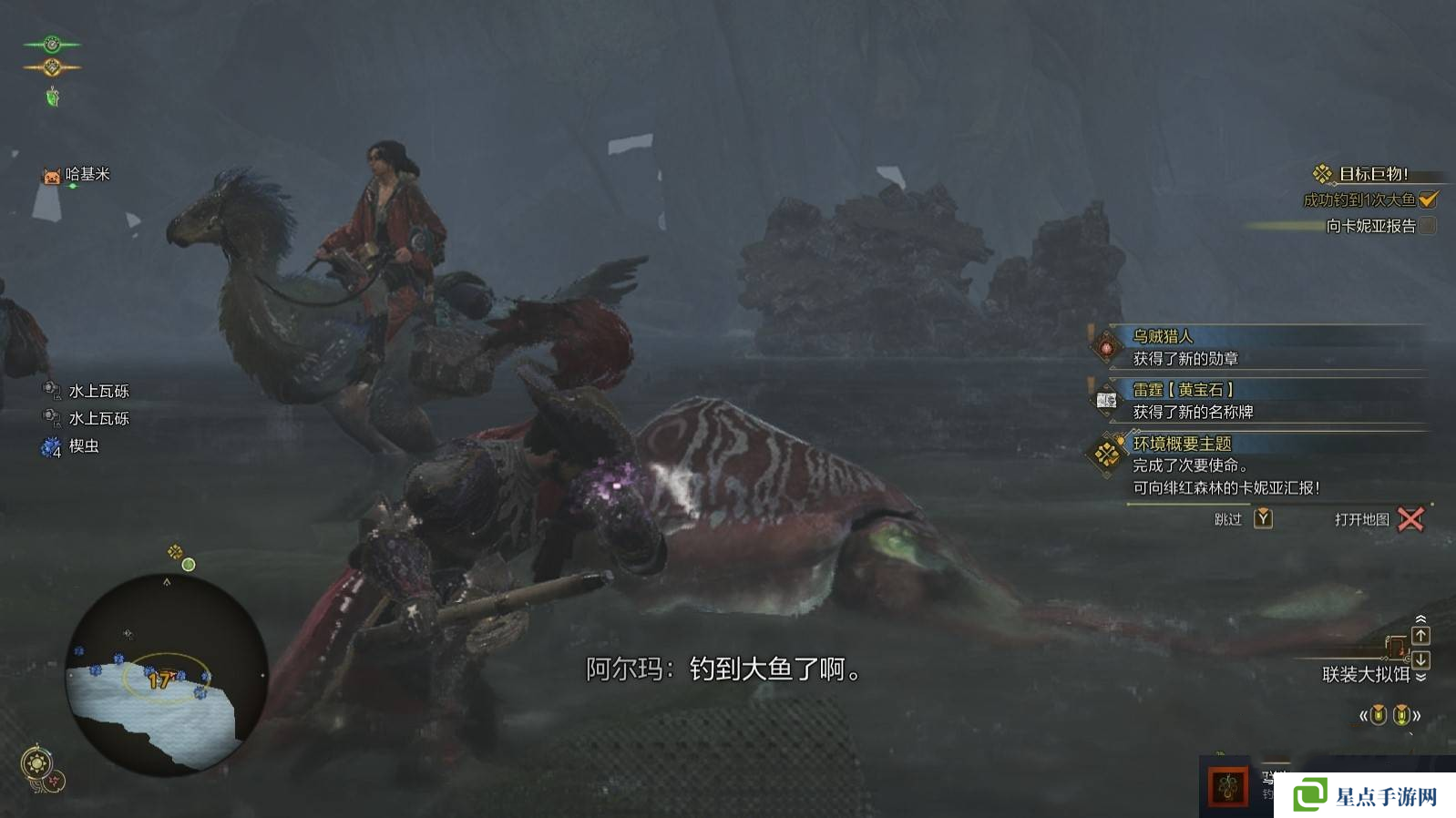Screen dimensions: 1456x818
Task: Skip the notification with 跳过
Action: point(1243,519)
